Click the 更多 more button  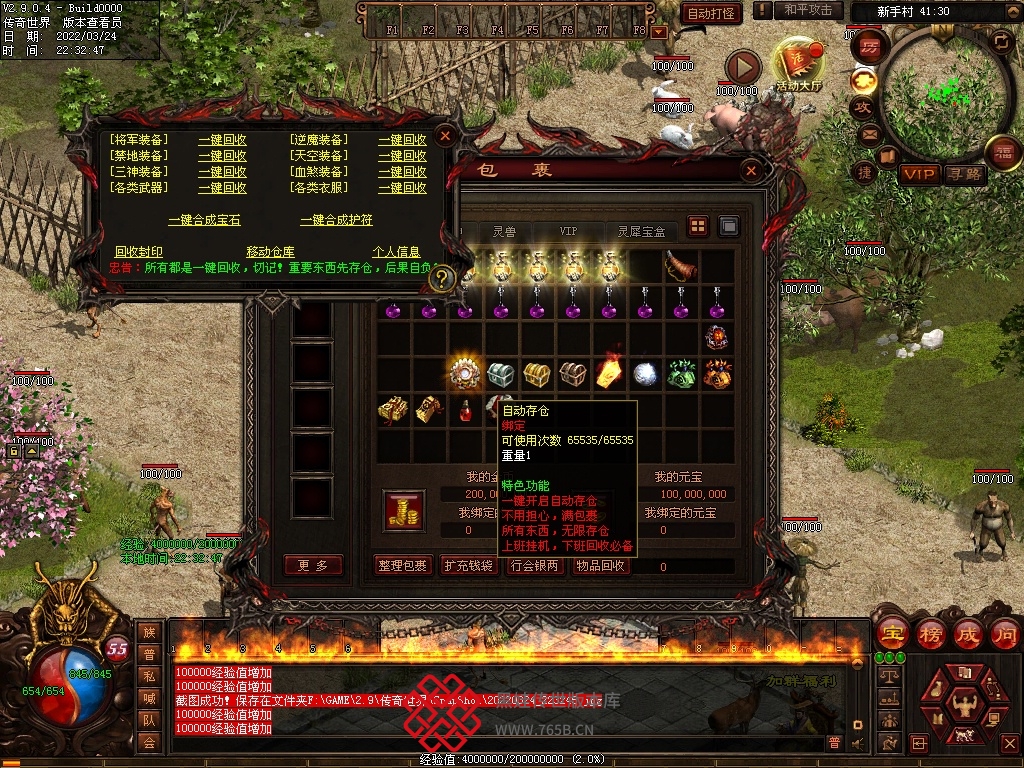[x=313, y=566]
